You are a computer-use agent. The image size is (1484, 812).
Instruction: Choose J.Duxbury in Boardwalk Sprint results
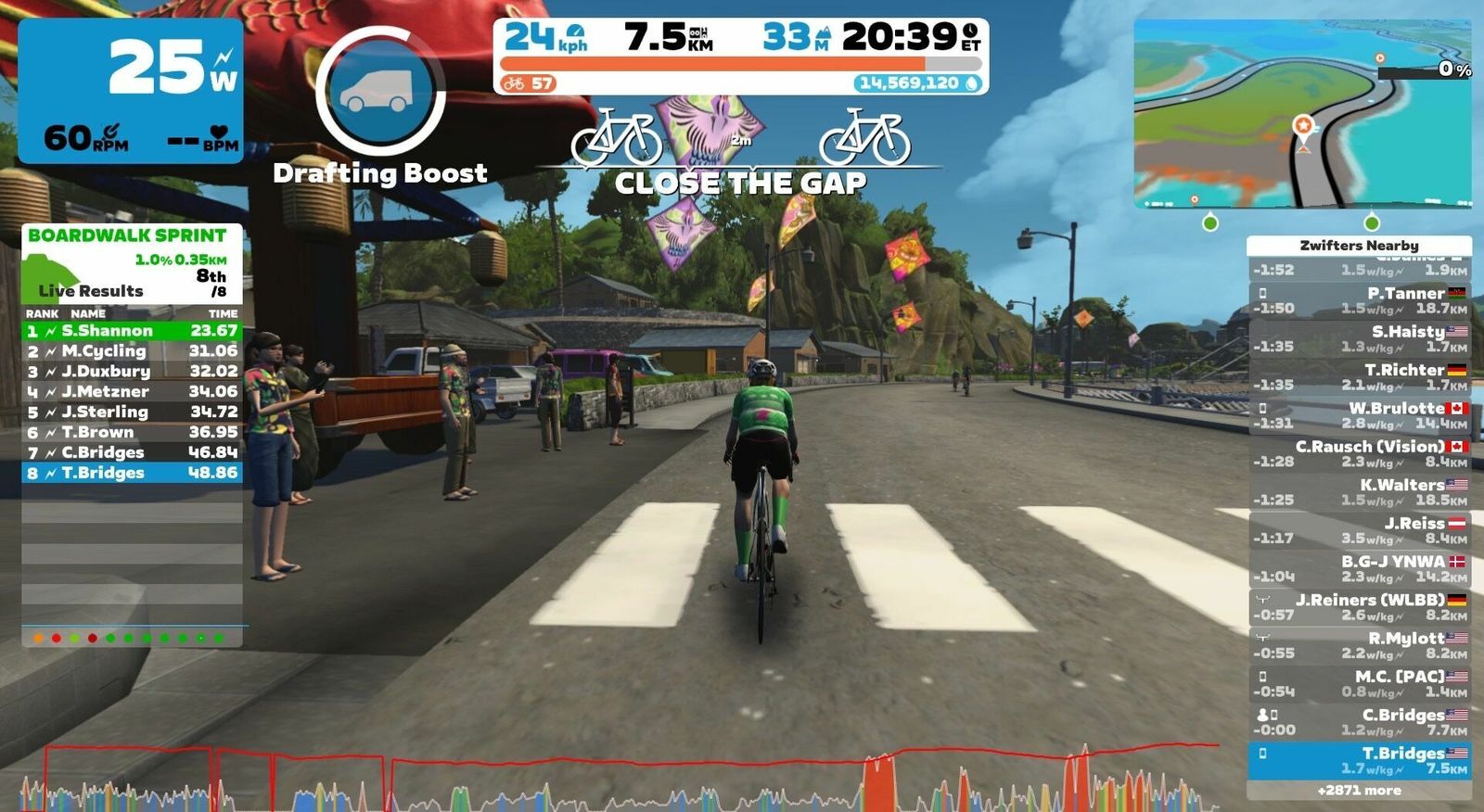tap(132, 372)
